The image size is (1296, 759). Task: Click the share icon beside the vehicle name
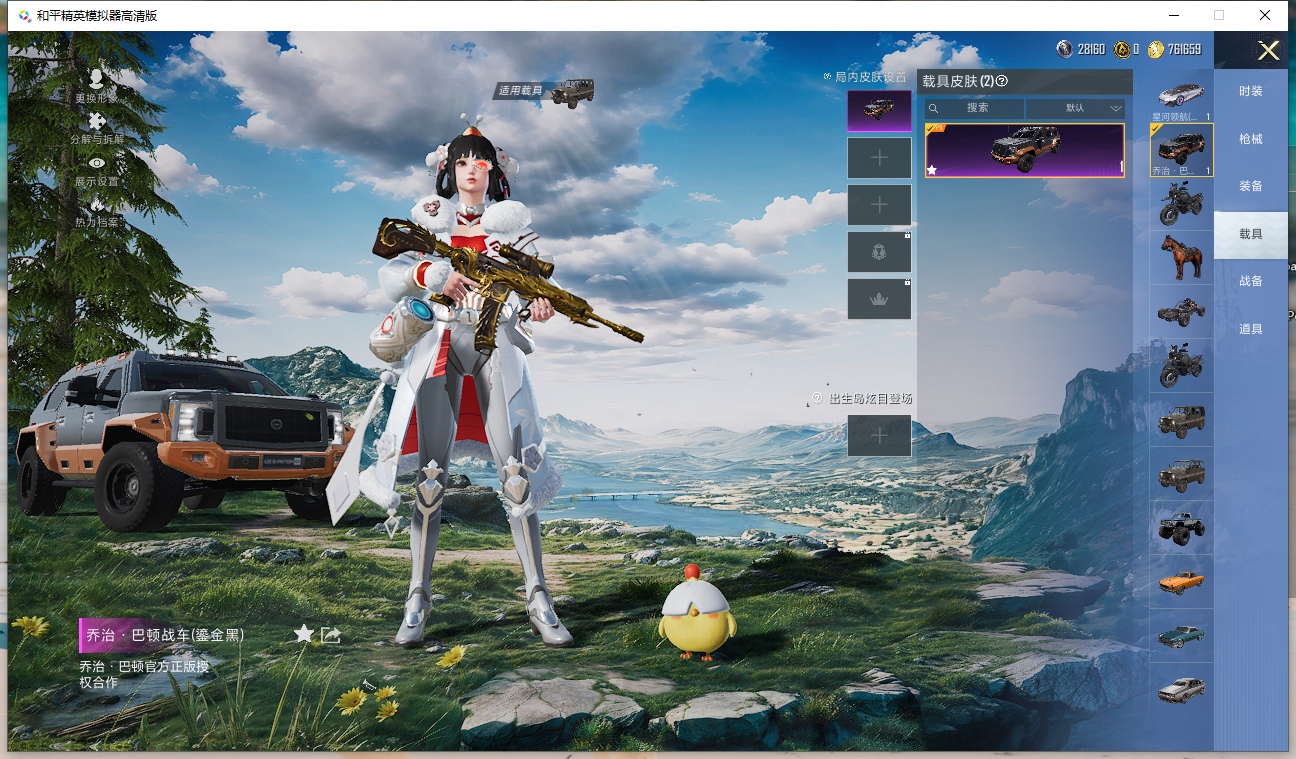(x=331, y=634)
